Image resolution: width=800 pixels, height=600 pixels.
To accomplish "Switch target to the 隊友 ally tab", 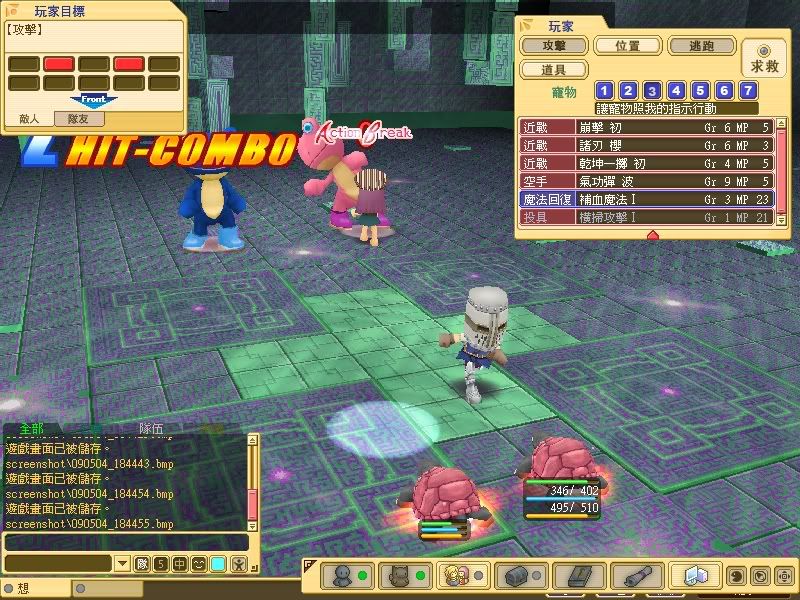I will tap(79, 118).
